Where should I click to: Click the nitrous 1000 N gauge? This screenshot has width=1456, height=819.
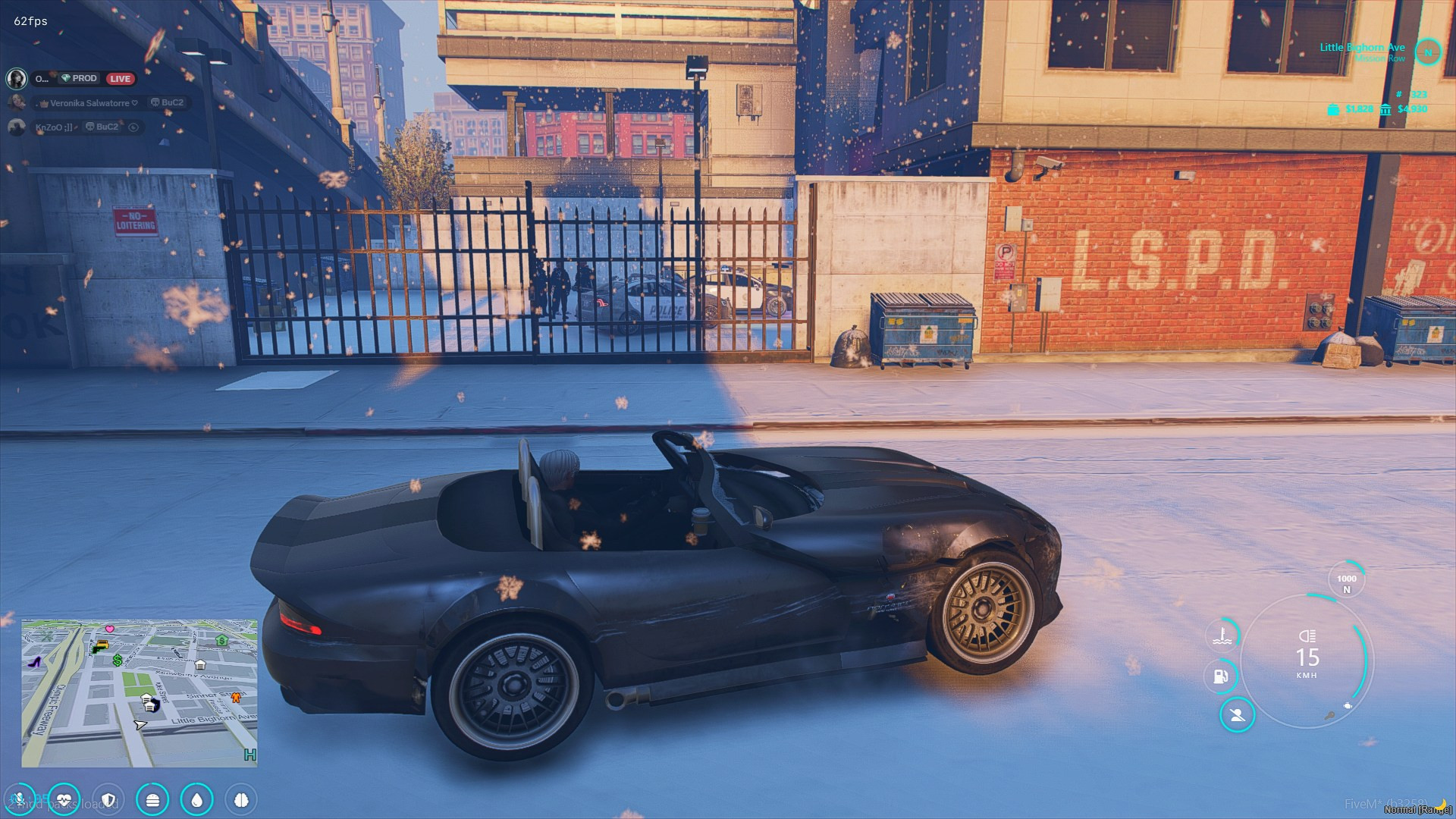pos(1346,582)
